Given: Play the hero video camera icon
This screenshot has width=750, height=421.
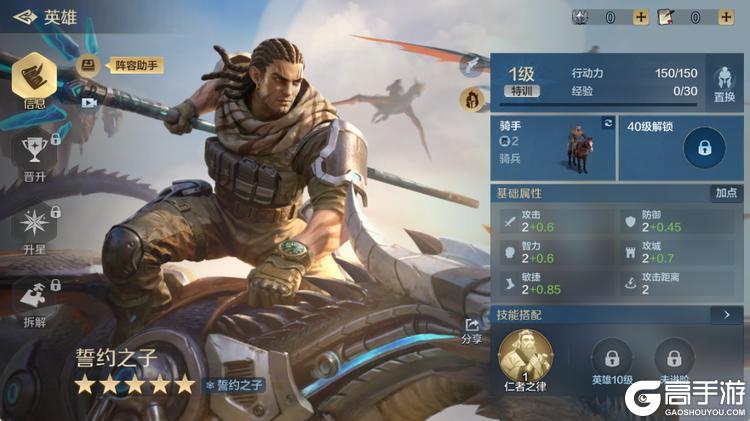Looking at the screenshot, I should pos(88,102).
